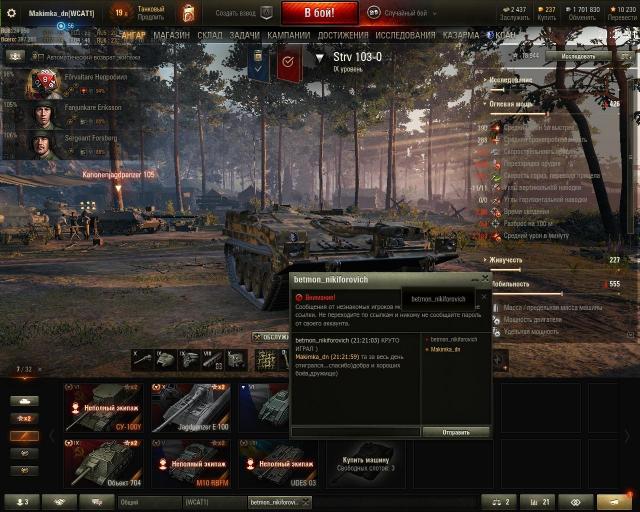640x512 pixels.
Task: Focus the chat message input field
Action: click(x=355, y=432)
